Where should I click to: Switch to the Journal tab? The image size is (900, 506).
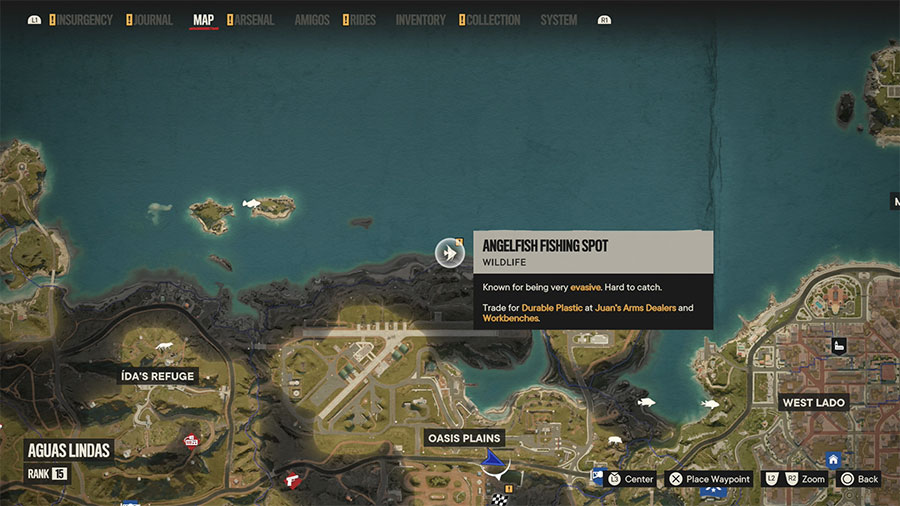click(x=152, y=20)
